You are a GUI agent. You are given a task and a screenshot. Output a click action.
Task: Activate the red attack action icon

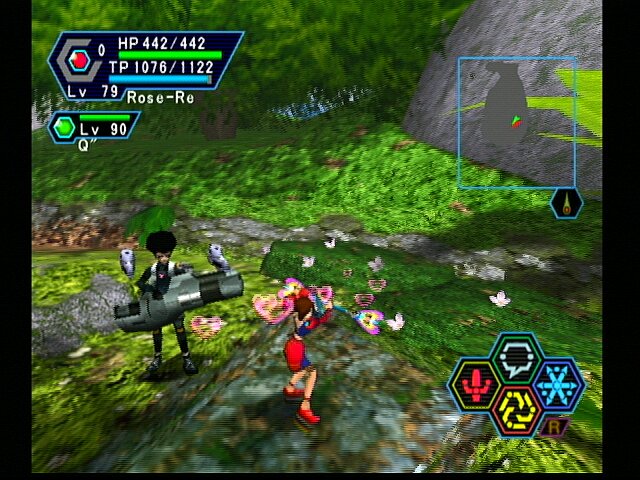tap(477, 385)
